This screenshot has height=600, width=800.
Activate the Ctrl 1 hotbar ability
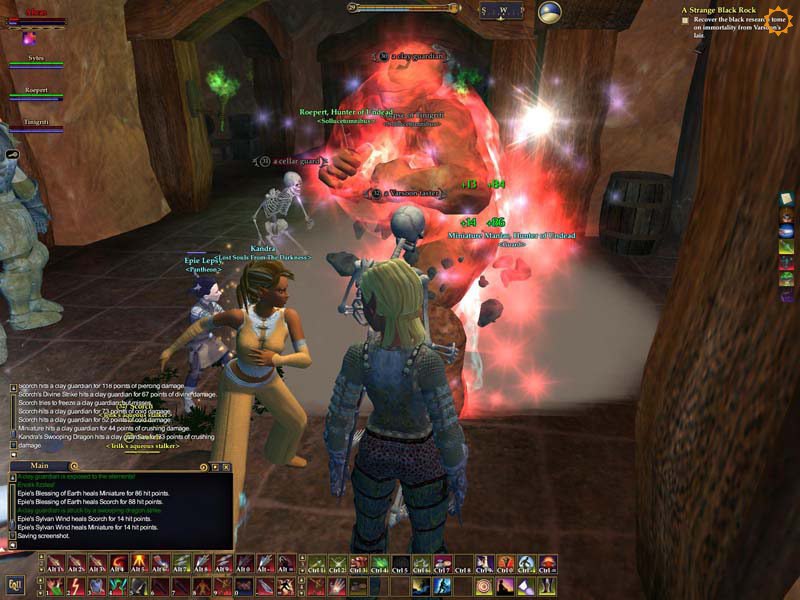(317, 563)
